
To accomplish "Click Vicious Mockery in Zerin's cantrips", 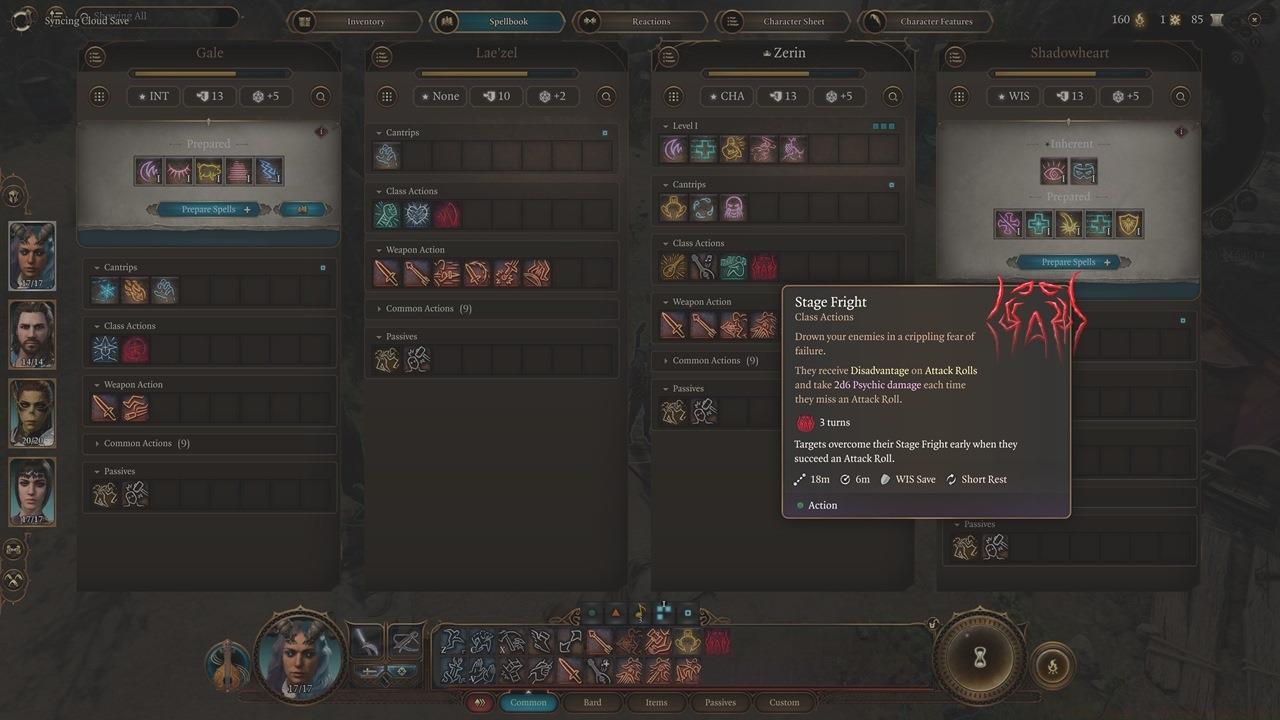I will click(731, 207).
